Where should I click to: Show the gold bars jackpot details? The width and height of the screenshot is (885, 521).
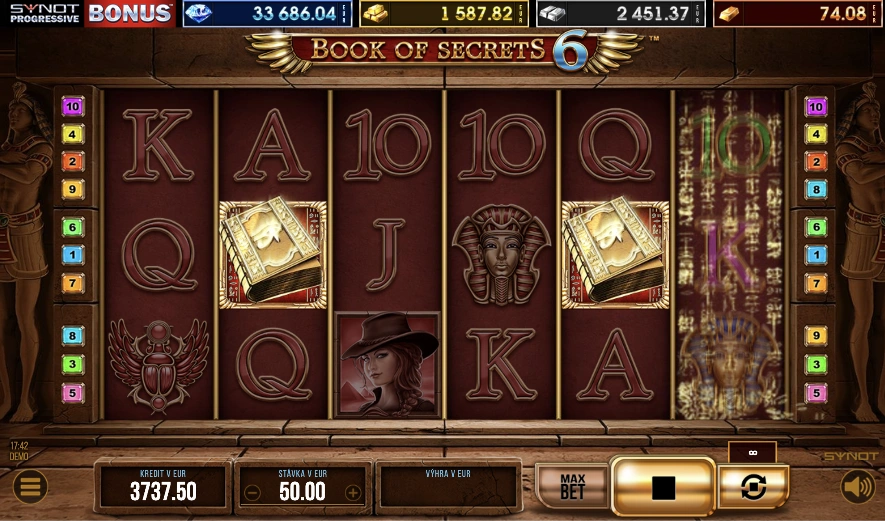[444, 14]
